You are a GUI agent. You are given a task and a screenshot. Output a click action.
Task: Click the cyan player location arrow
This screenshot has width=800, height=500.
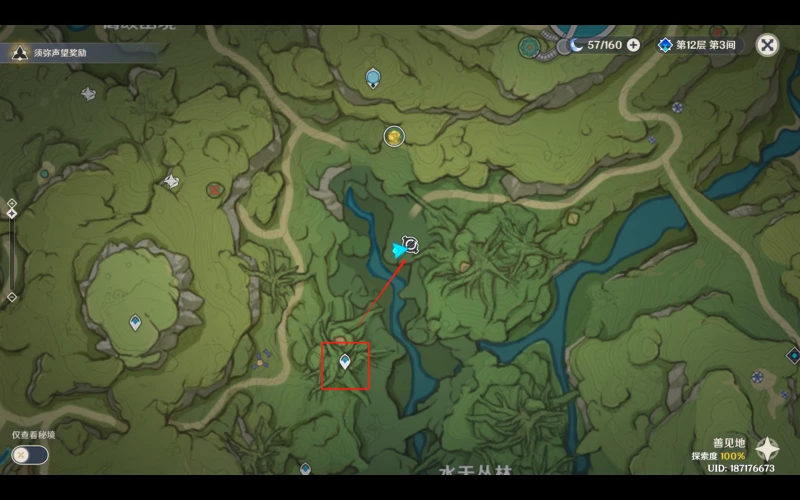tap(400, 251)
